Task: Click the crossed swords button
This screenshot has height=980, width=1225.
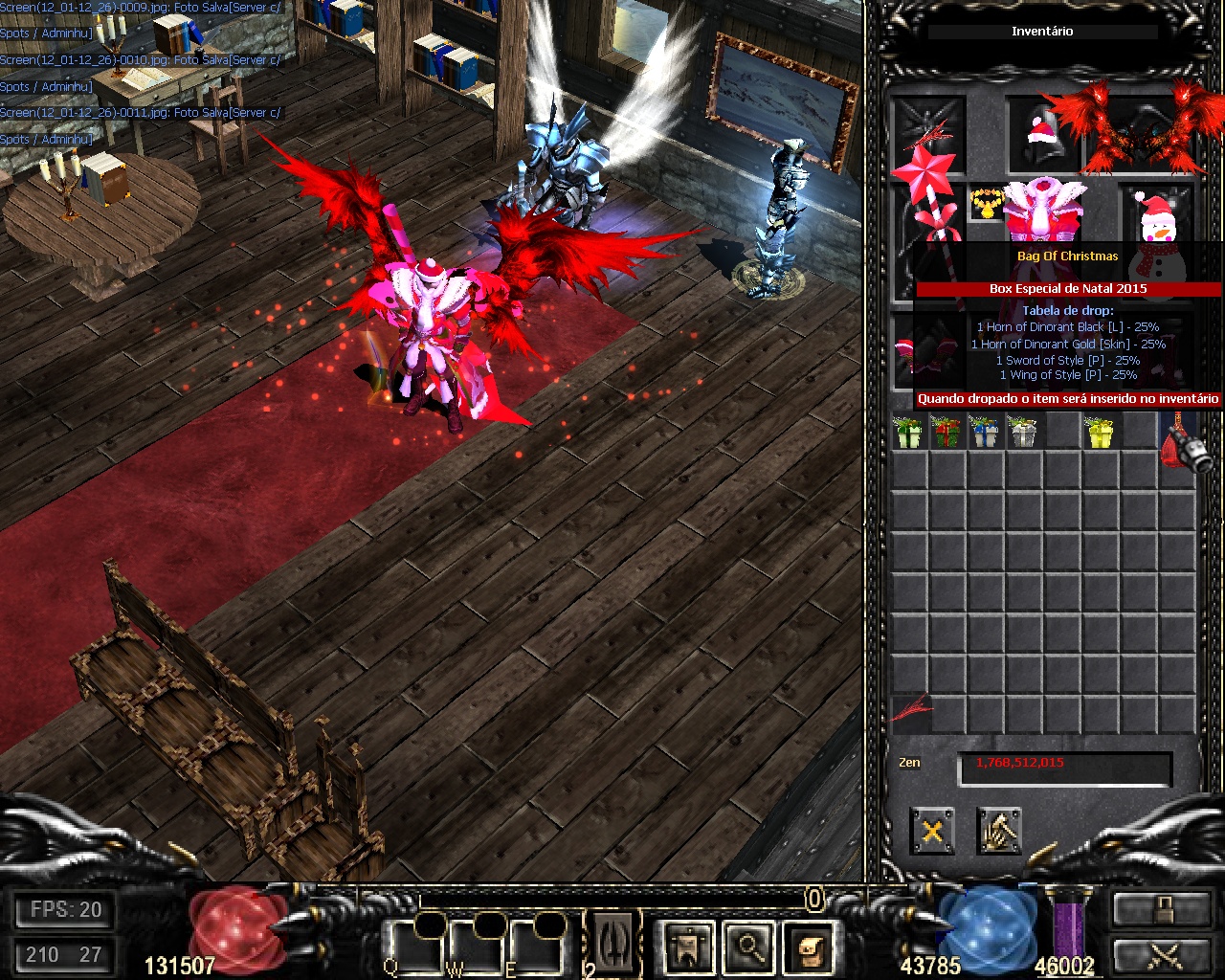Action: tap(1161, 957)
